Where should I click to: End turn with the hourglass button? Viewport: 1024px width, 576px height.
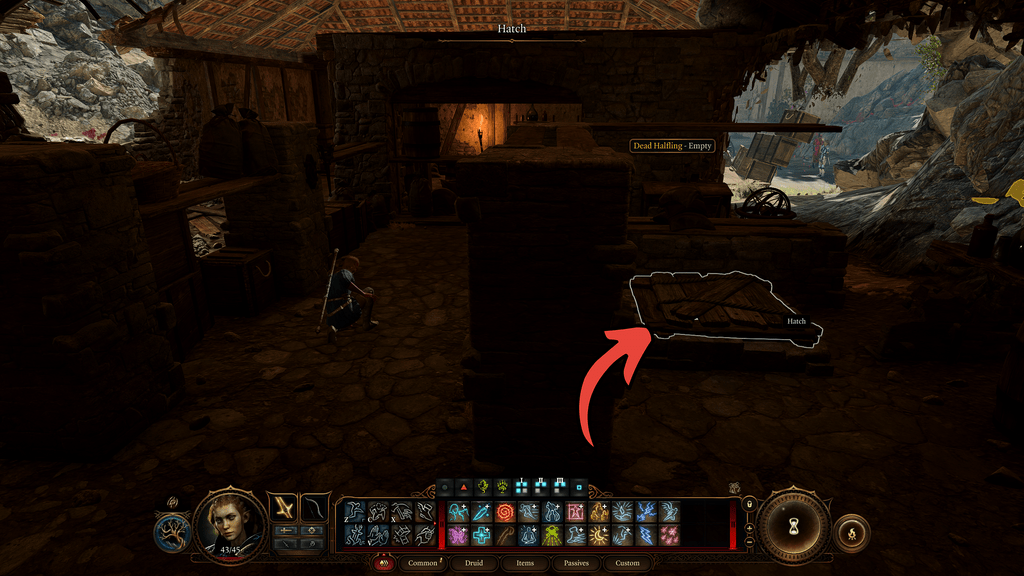pyautogui.click(x=792, y=524)
